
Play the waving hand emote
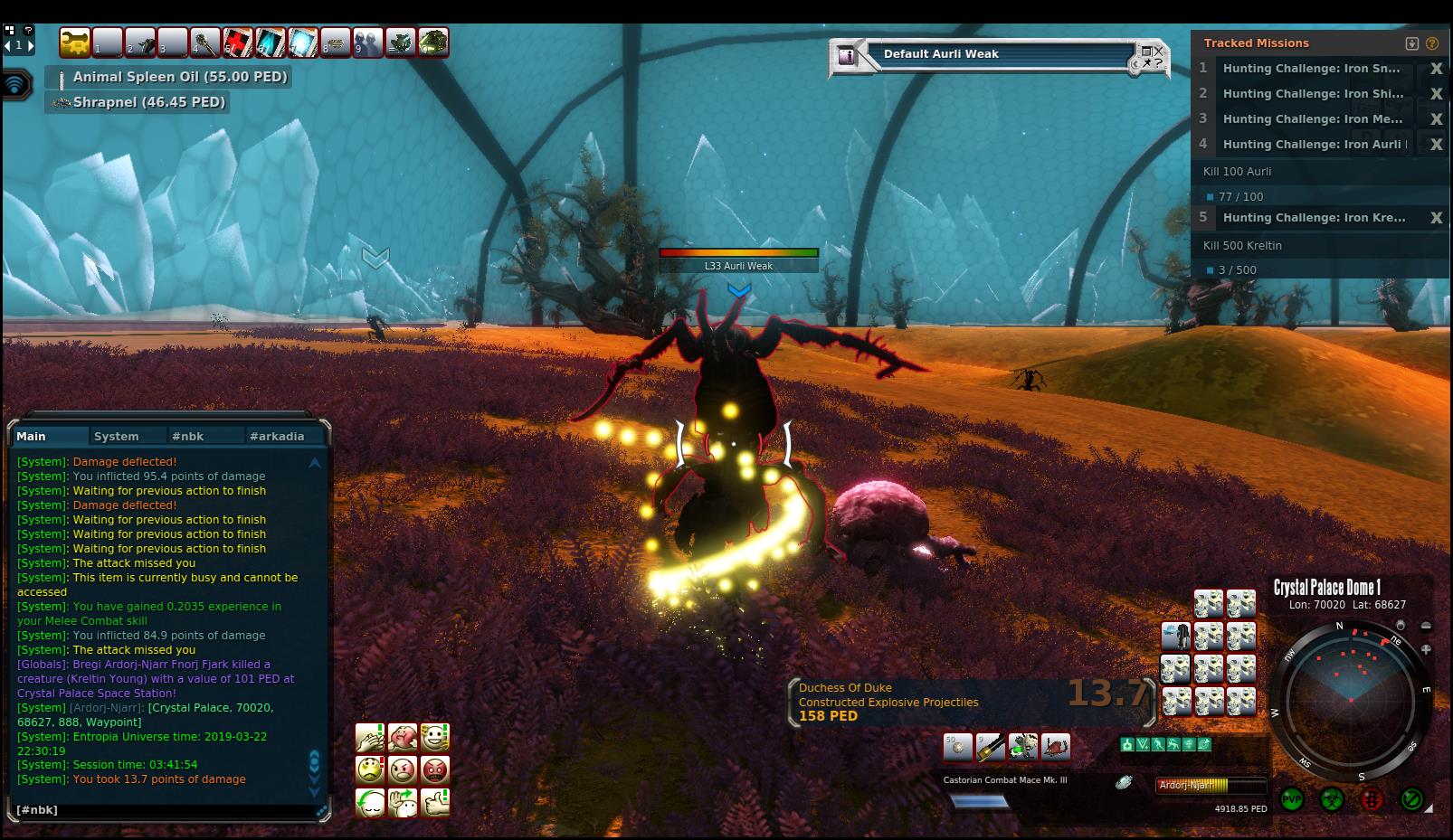pyautogui.click(x=403, y=802)
